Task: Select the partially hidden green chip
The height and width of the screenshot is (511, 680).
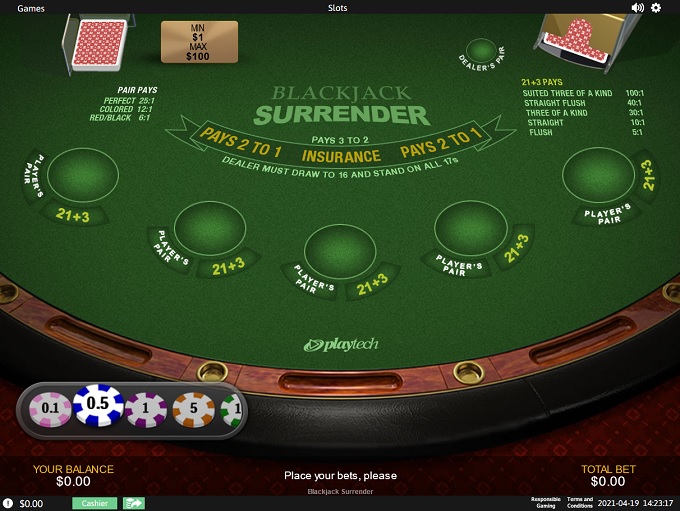Action: tap(232, 409)
